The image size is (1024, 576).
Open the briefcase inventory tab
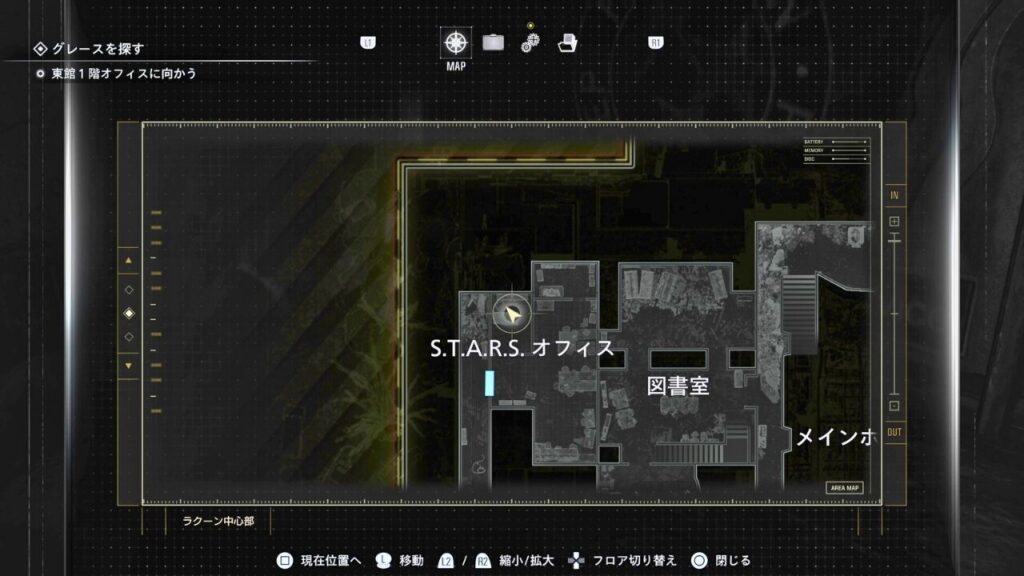pyautogui.click(x=493, y=43)
